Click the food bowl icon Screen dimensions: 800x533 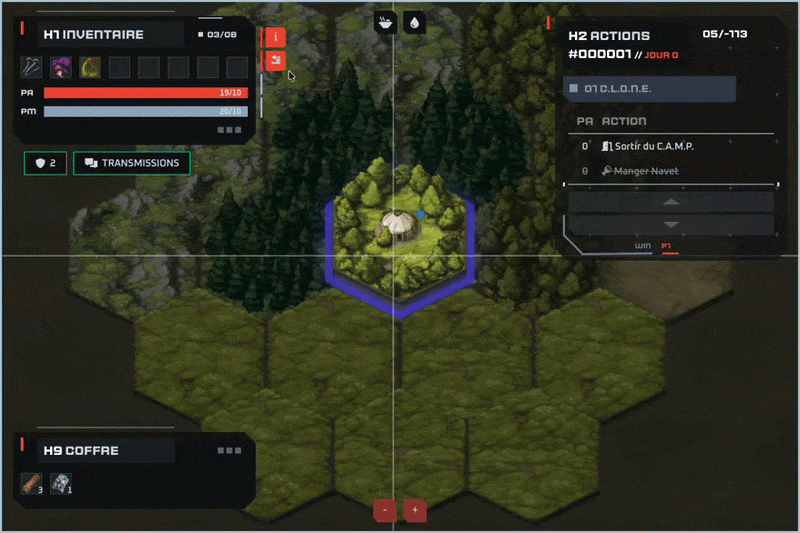385,21
